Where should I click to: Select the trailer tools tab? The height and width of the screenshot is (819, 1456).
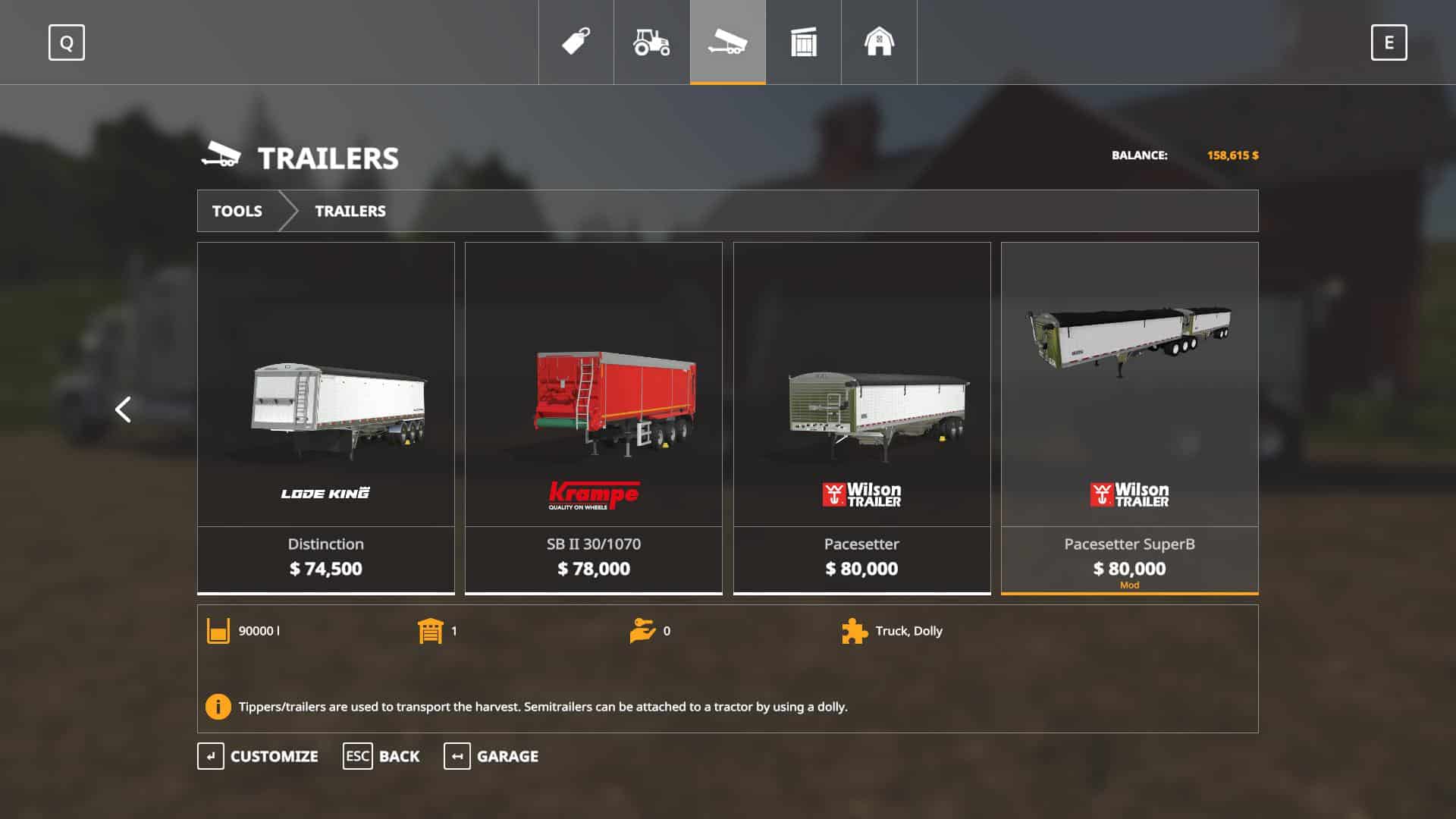pyautogui.click(x=727, y=42)
